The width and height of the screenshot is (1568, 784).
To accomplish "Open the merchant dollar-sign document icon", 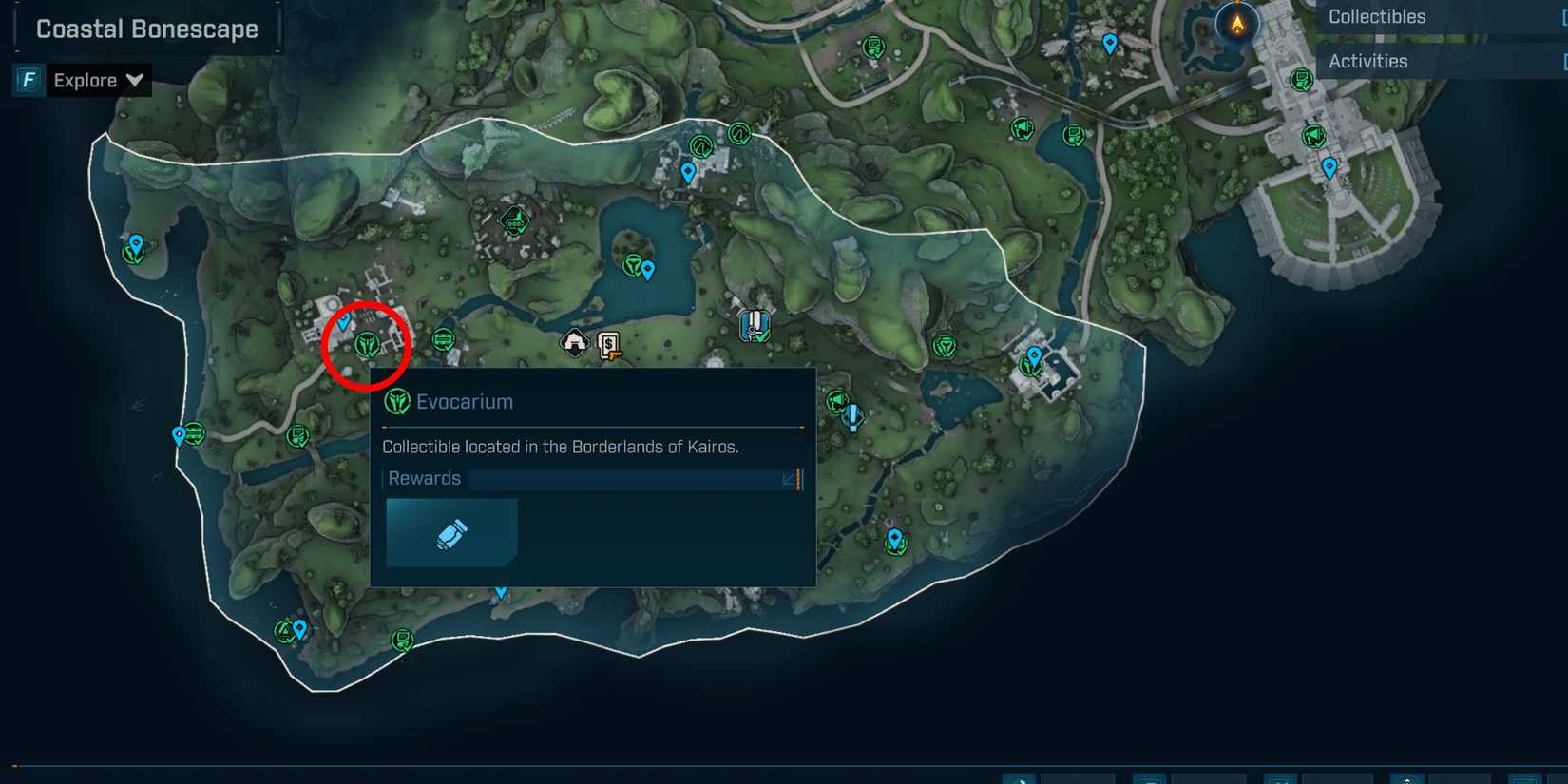I will [x=606, y=346].
